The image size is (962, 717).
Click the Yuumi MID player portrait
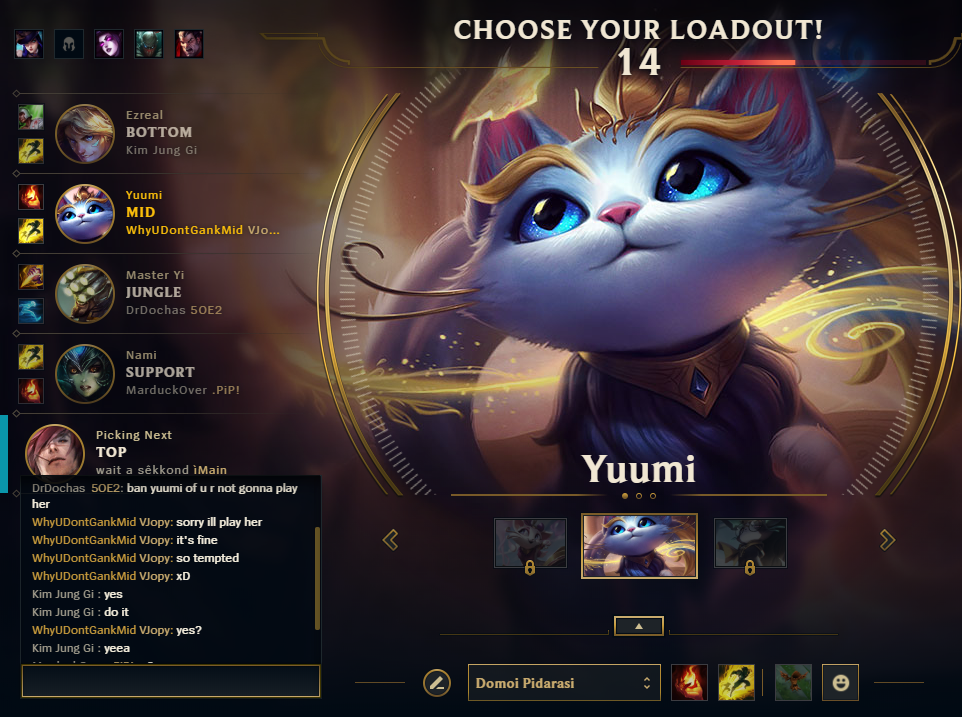[84, 213]
